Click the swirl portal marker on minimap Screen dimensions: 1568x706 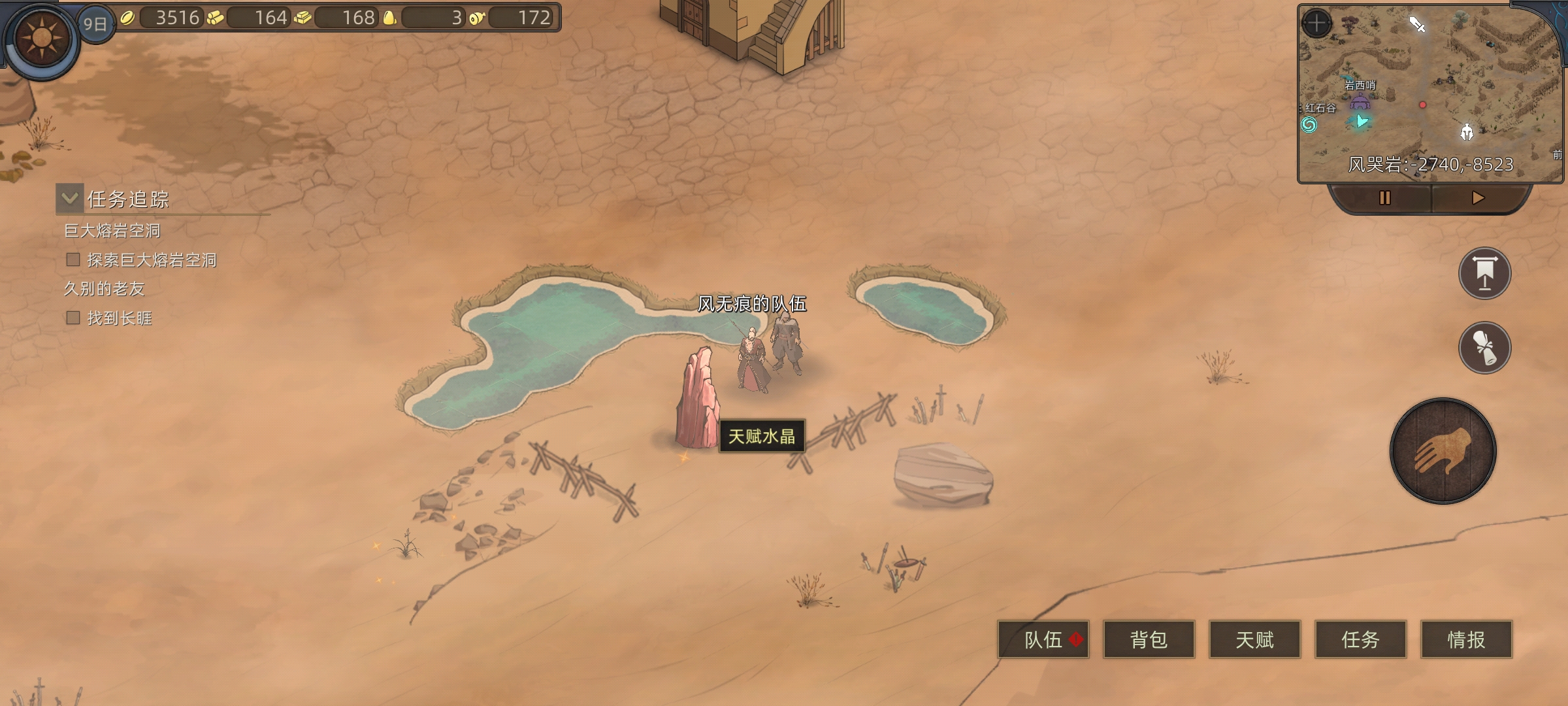[x=1309, y=124]
